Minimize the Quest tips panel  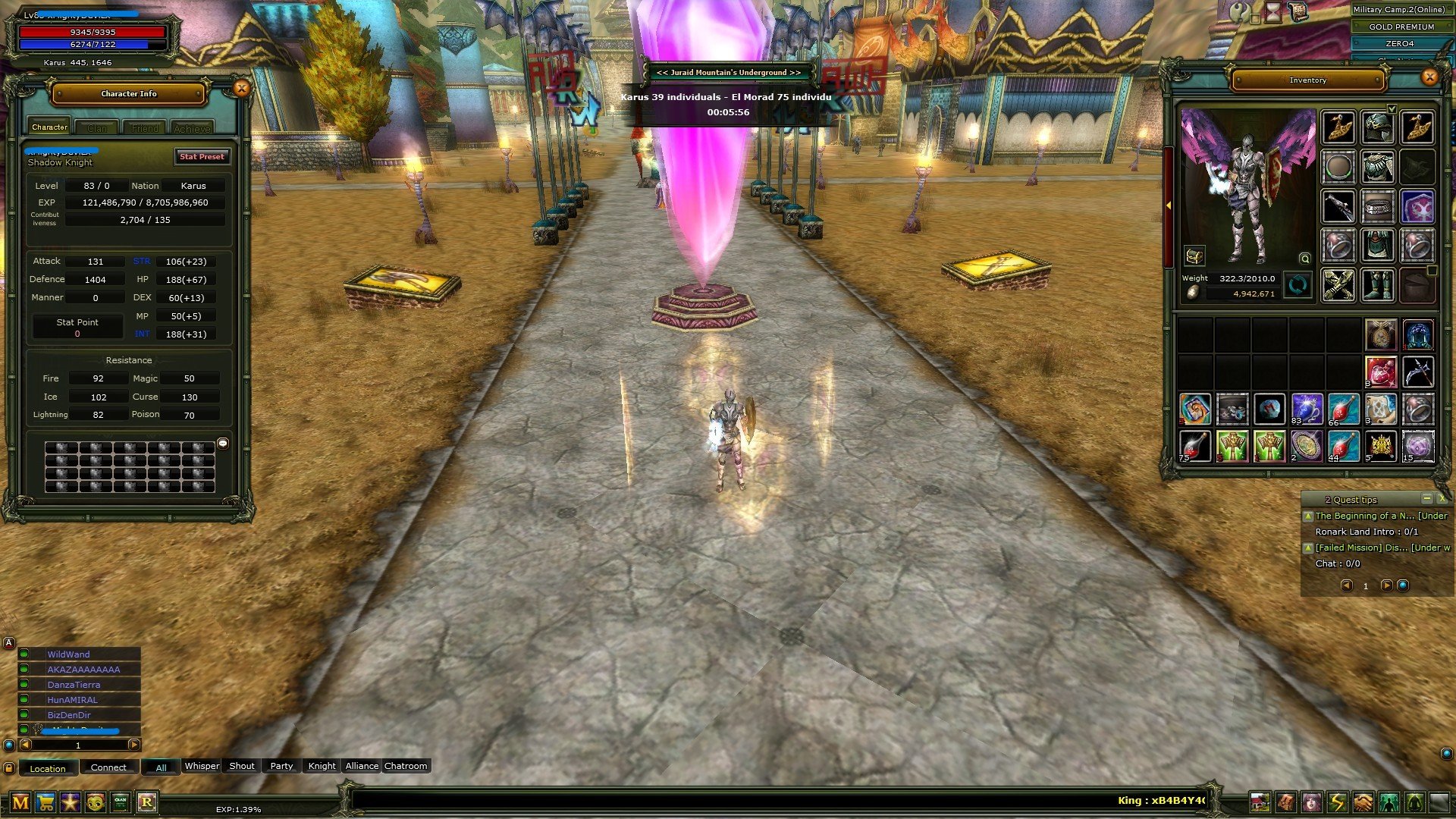[x=1428, y=499]
